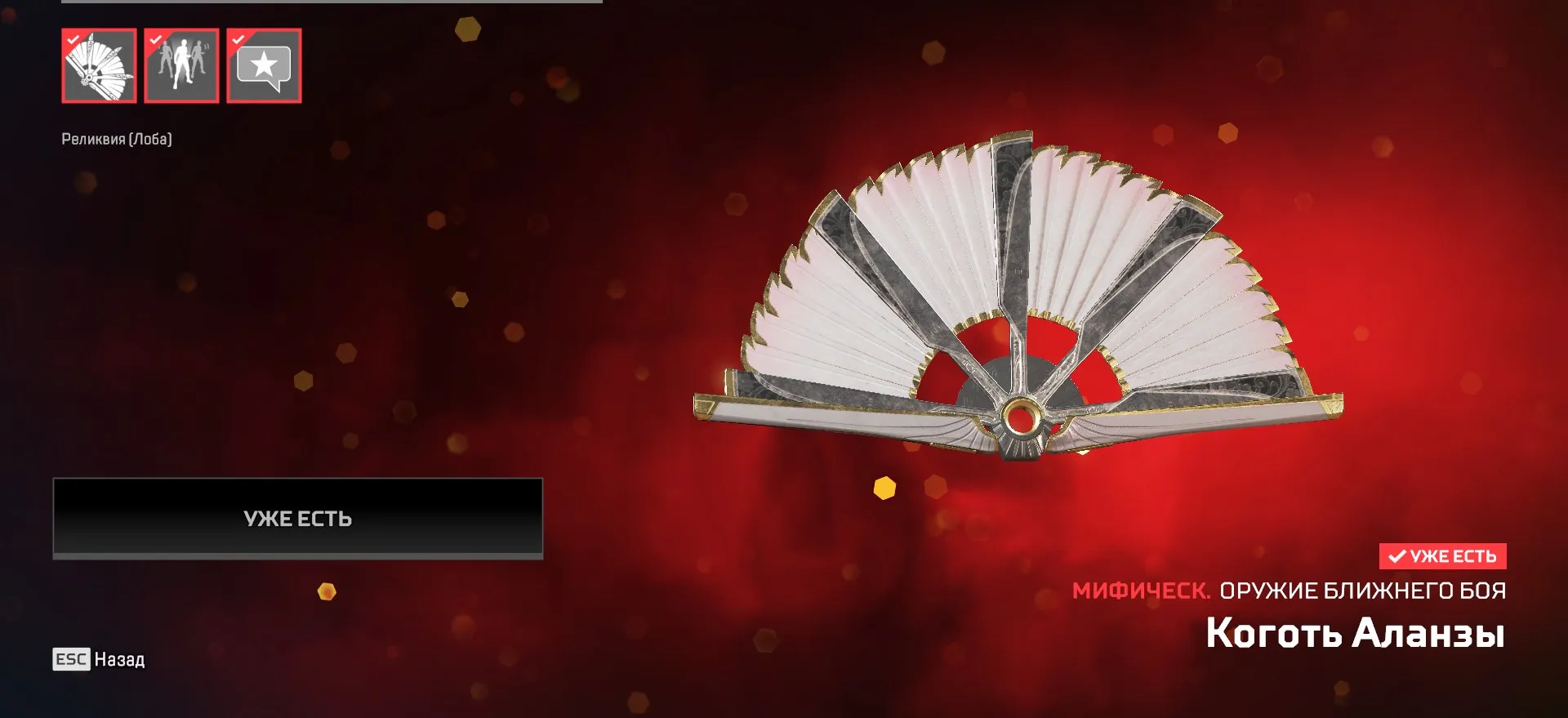Click Назад to go back

118,660
